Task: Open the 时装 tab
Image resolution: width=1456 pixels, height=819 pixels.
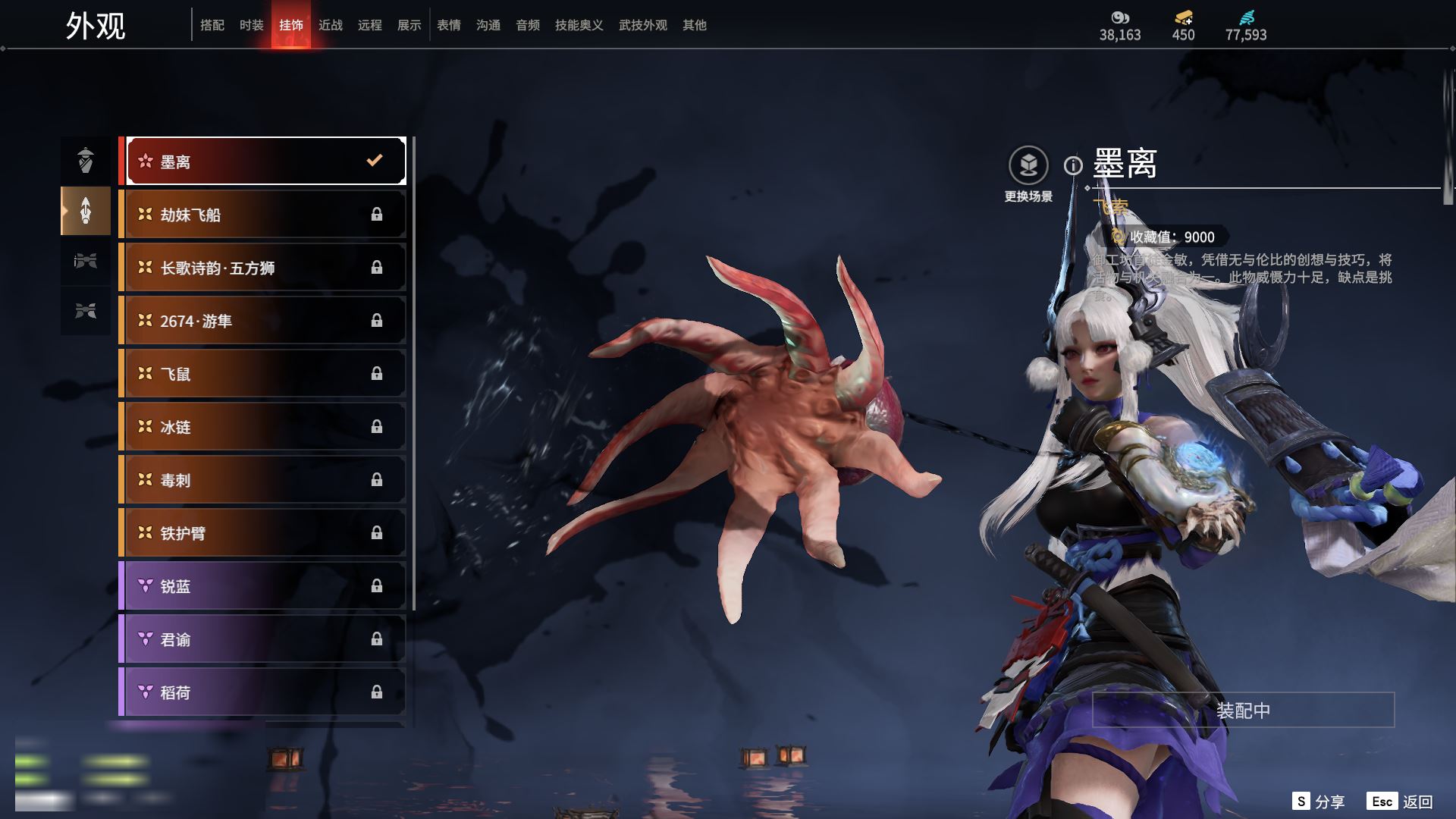Action: [252, 26]
